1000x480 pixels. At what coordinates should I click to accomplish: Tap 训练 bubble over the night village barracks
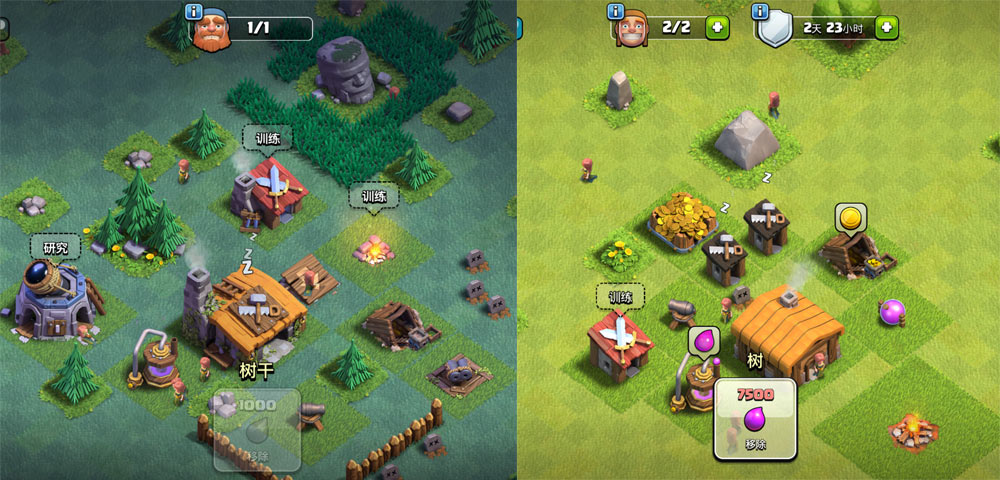(267, 138)
